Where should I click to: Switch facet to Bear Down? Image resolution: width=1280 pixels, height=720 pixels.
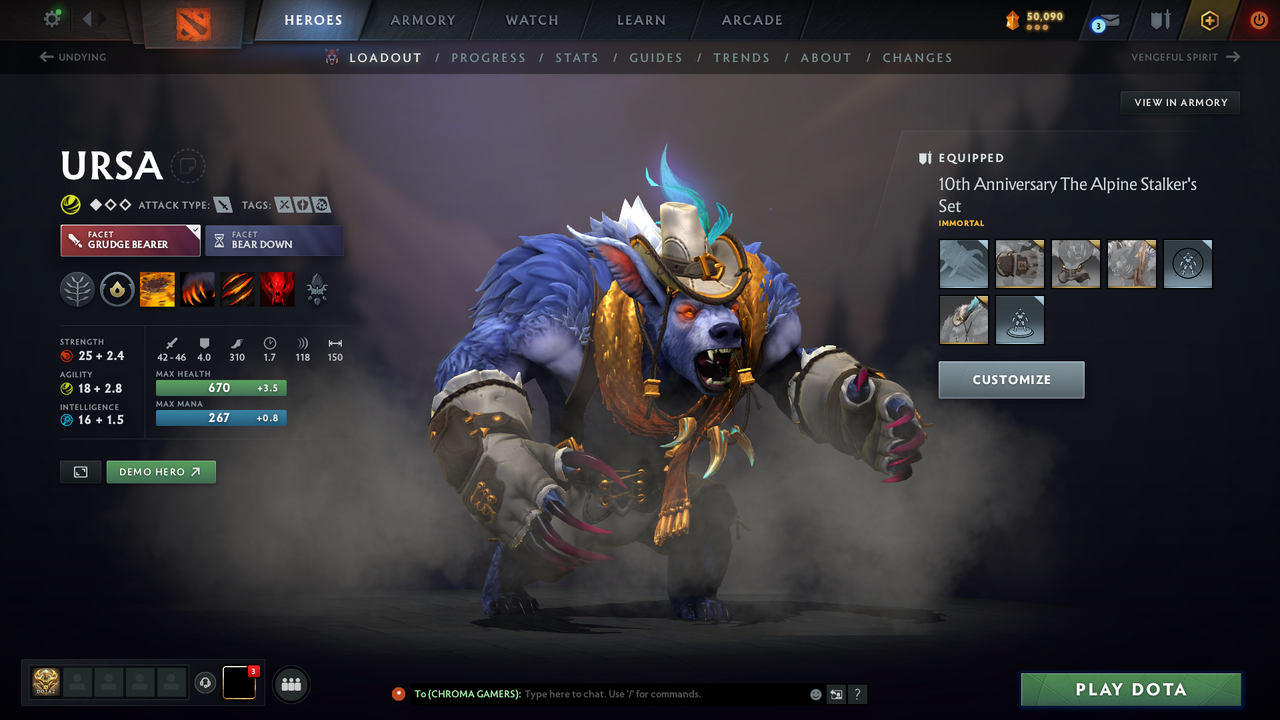(274, 240)
